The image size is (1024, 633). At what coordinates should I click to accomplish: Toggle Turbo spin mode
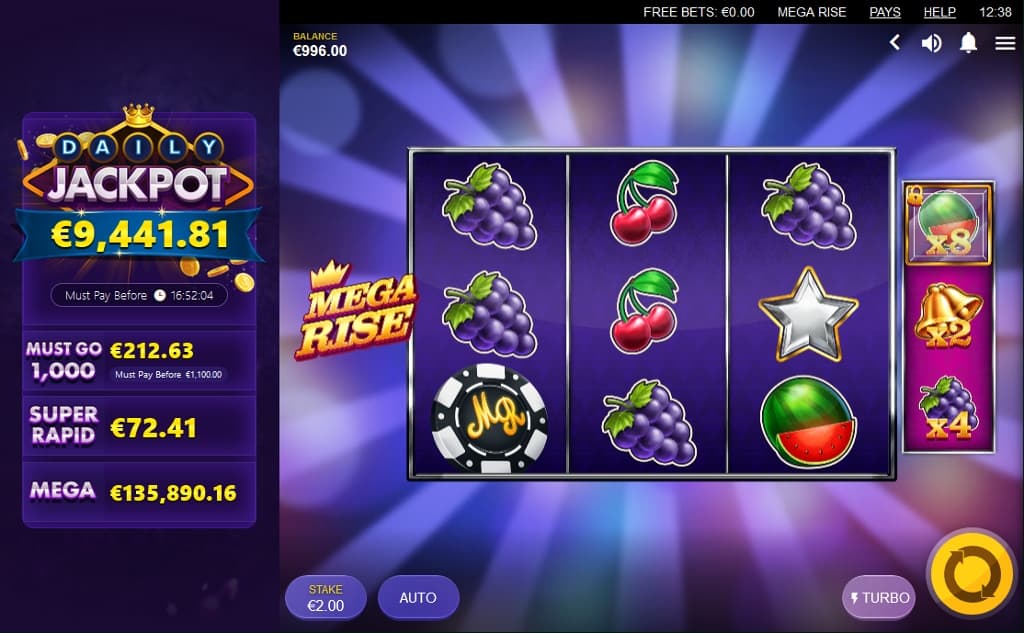pyautogui.click(x=879, y=598)
